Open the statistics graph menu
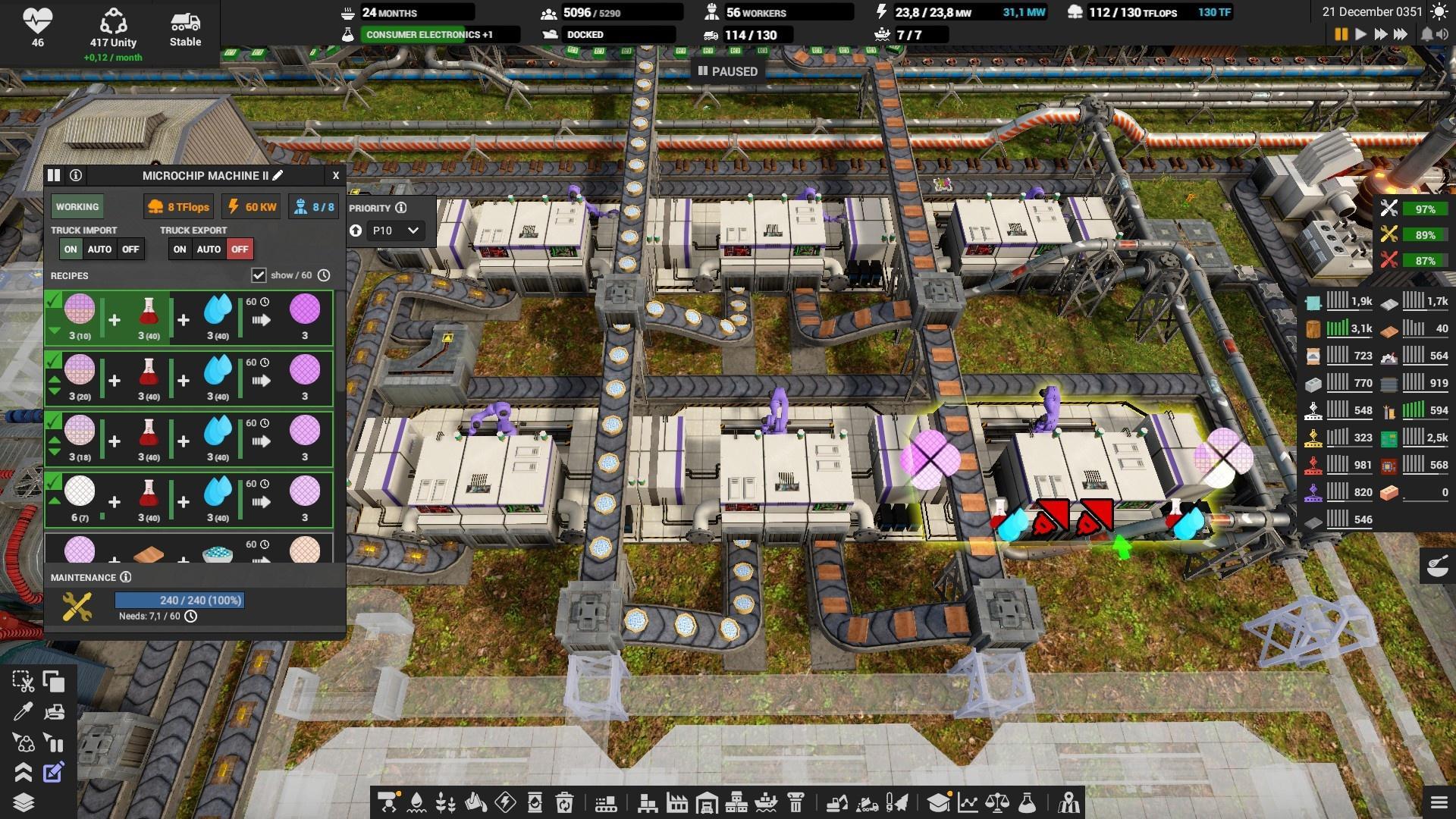1456x819 pixels. 968,802
